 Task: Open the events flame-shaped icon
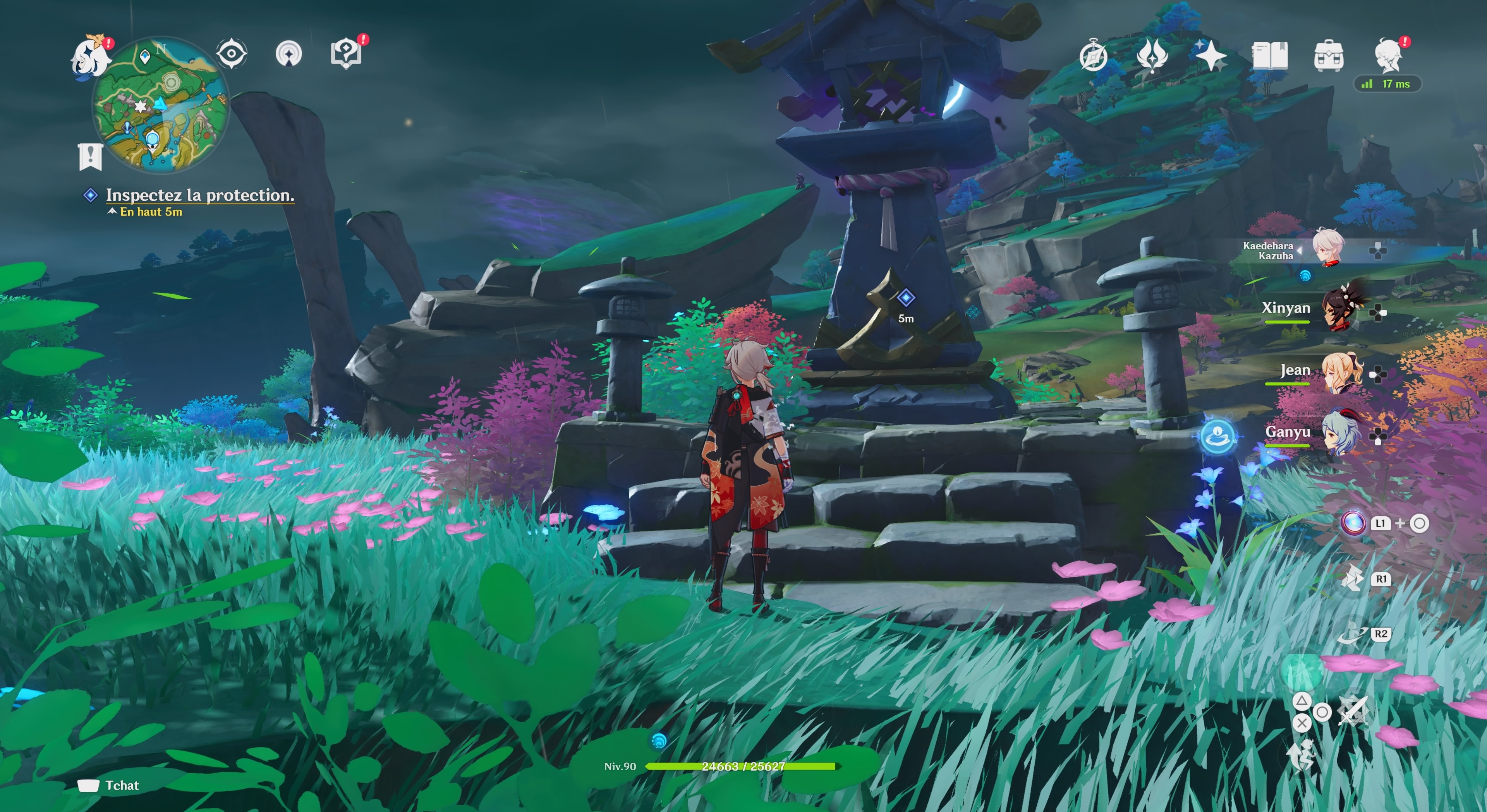pos(1152,56)
